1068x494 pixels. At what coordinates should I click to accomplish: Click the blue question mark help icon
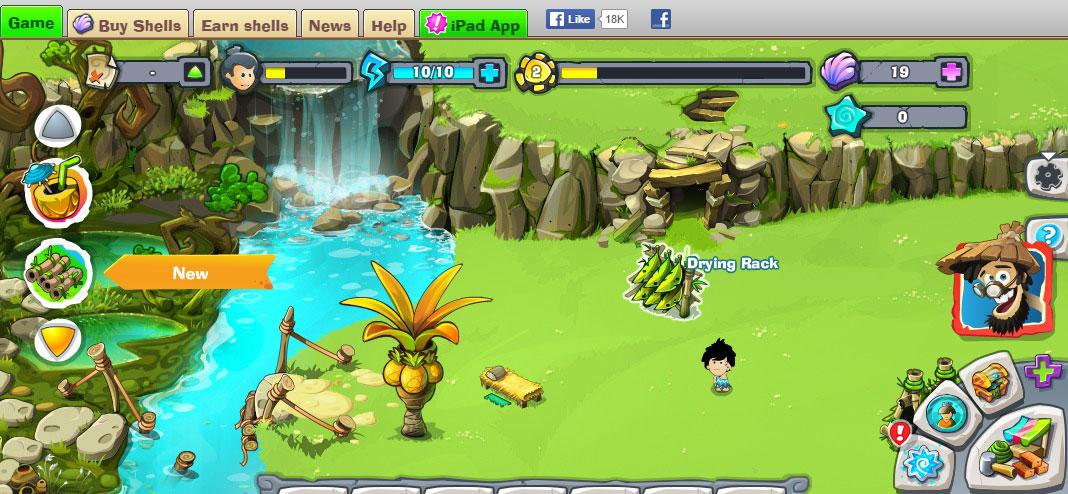[x=1049, y=236]
